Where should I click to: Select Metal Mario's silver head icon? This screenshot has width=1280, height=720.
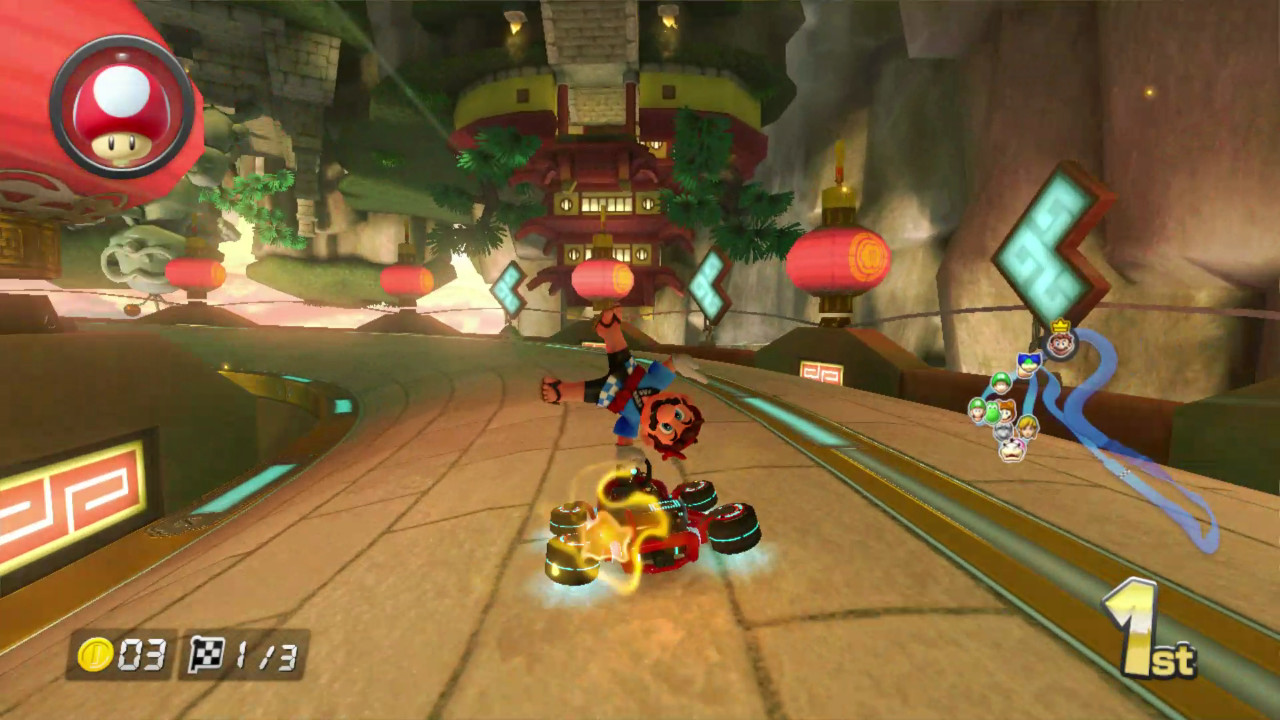[1001, 432]
